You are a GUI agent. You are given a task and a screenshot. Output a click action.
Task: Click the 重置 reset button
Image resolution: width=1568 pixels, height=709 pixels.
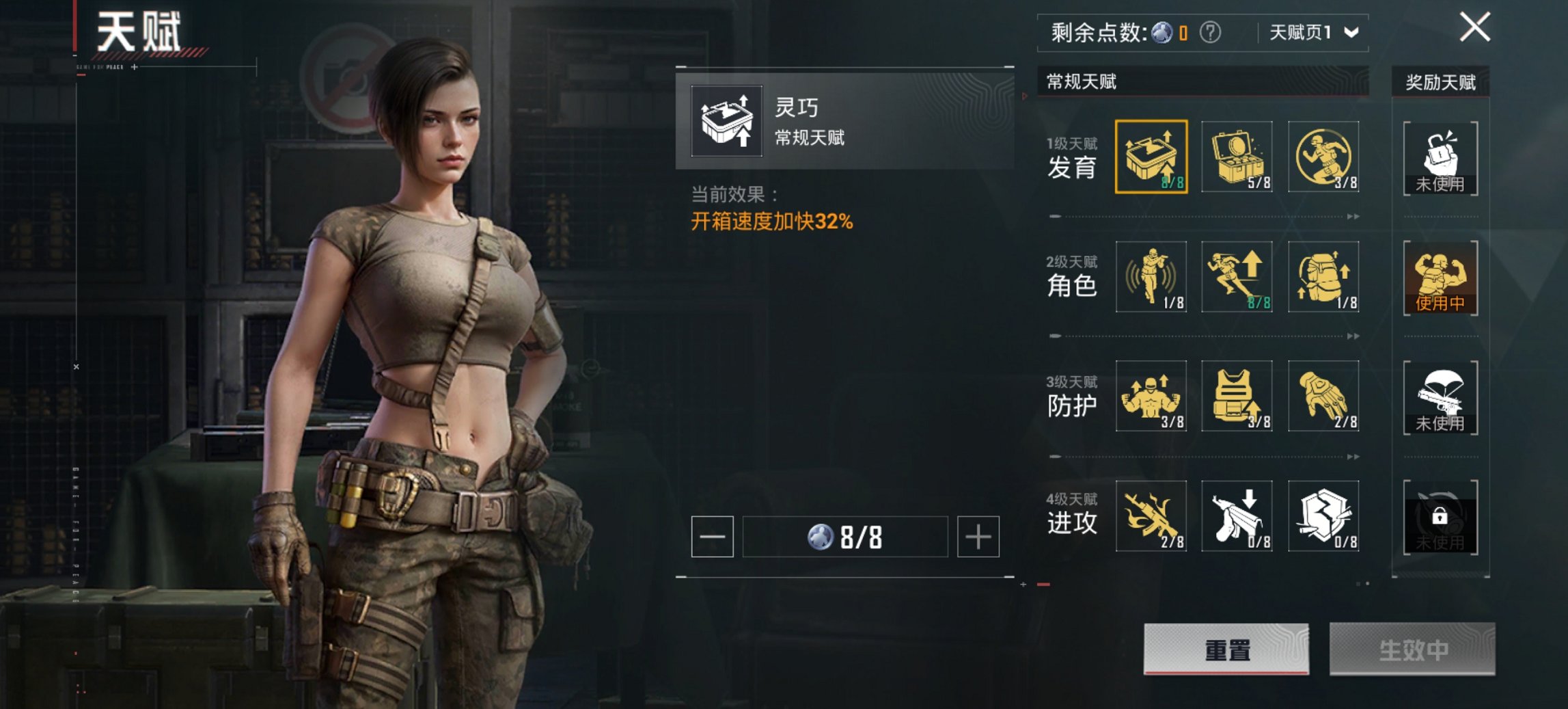coord(1226,649)
